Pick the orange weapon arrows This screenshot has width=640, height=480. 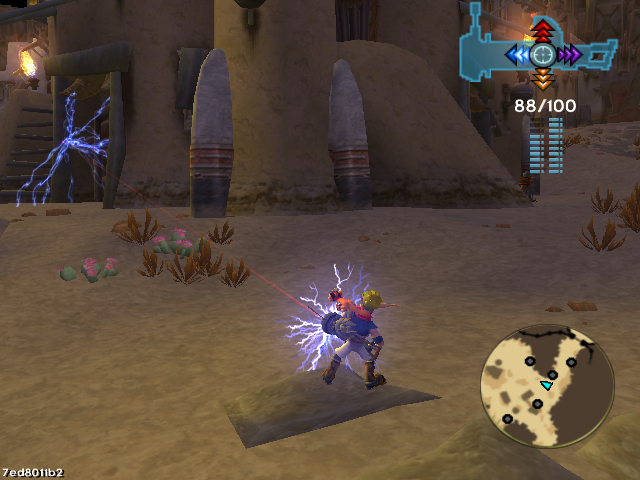pyautogui.click(x=542, y=78)
